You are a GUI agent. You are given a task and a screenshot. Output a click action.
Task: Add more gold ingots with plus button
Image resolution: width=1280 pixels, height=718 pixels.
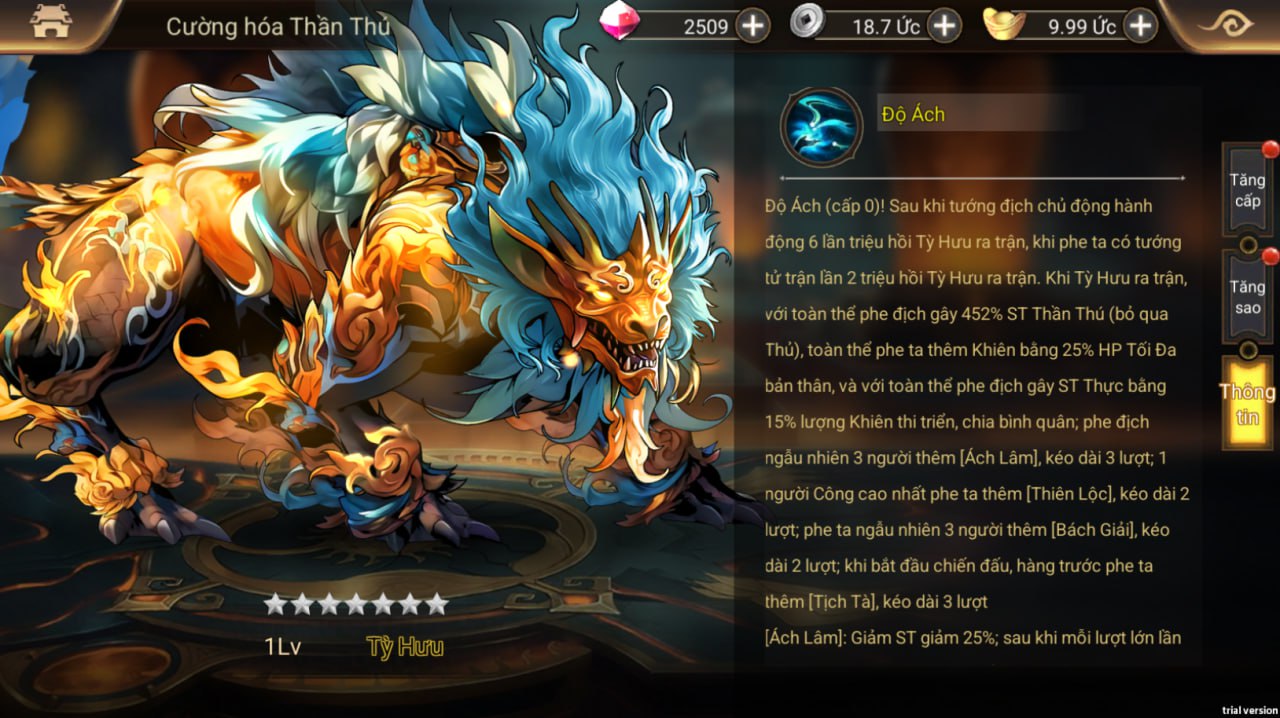click(1140, 26)
